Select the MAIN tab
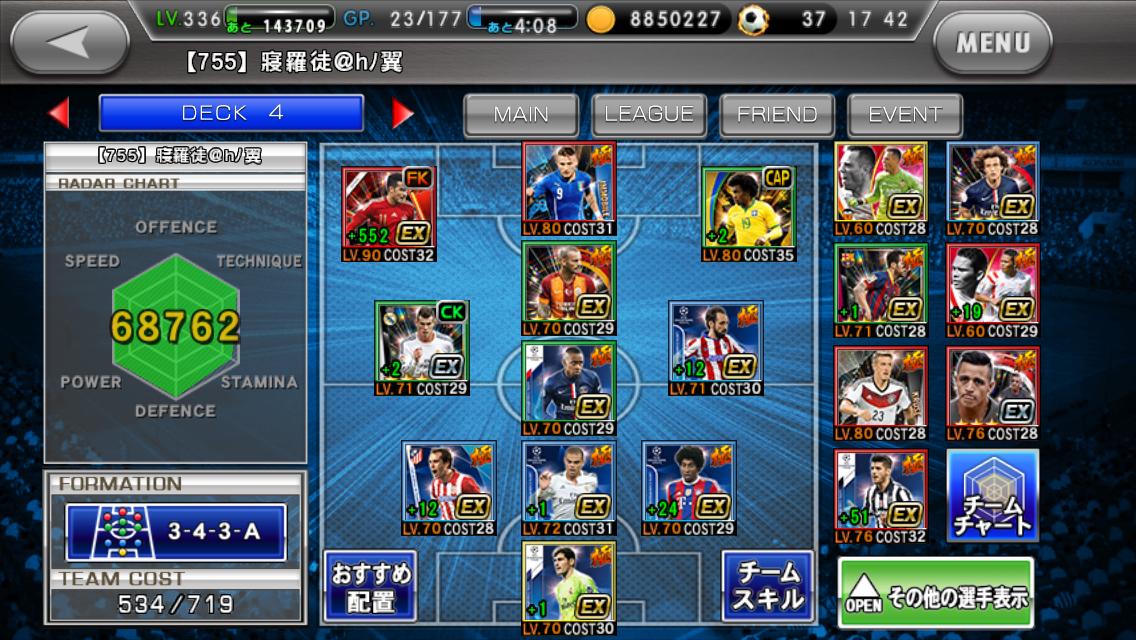 [x=521, y=115]
